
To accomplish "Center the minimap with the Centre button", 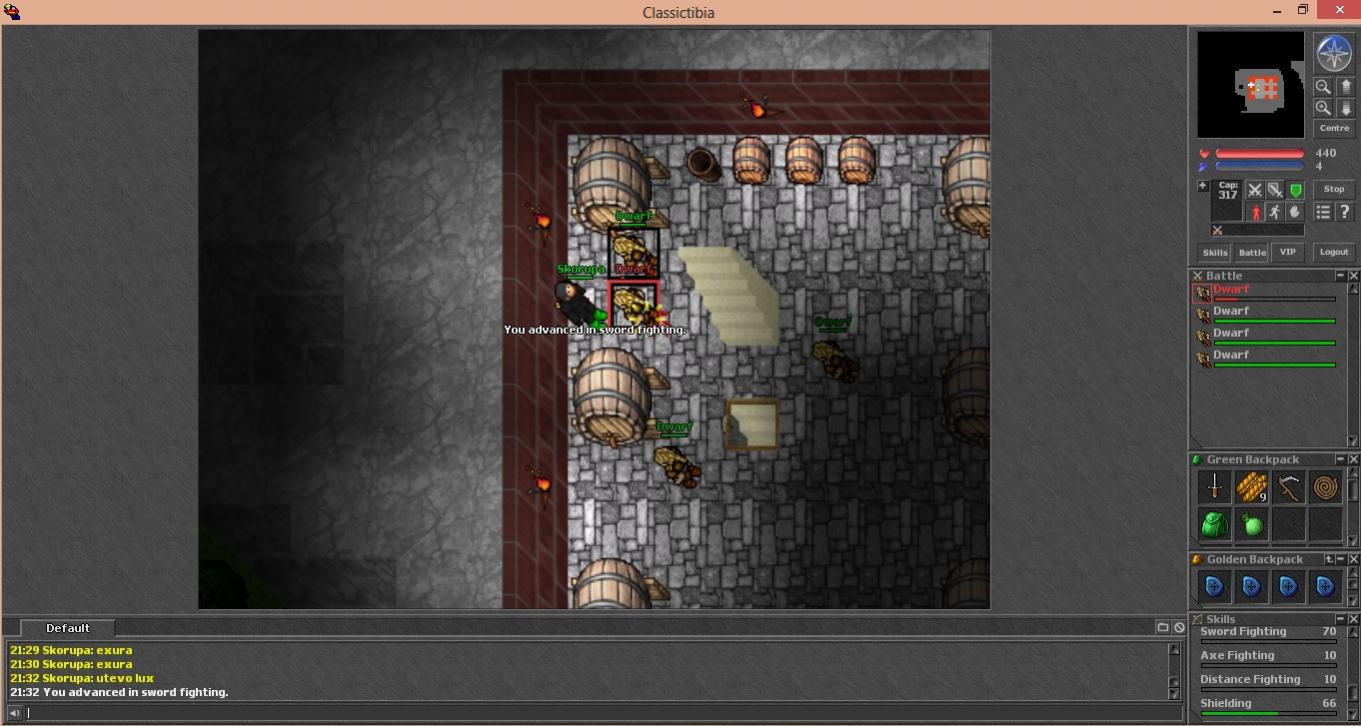I will pyautogui.click(x=1334, y=128).
